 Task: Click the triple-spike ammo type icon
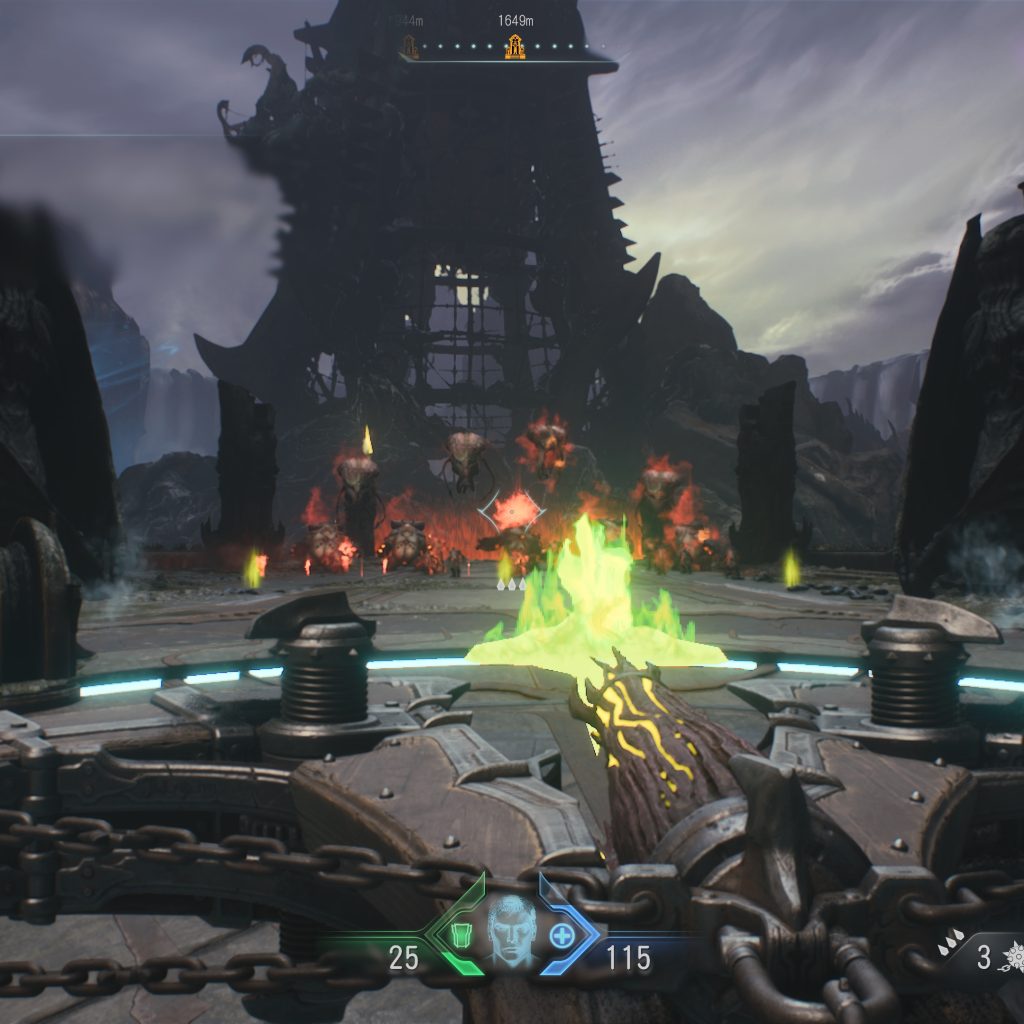point(951,941)
